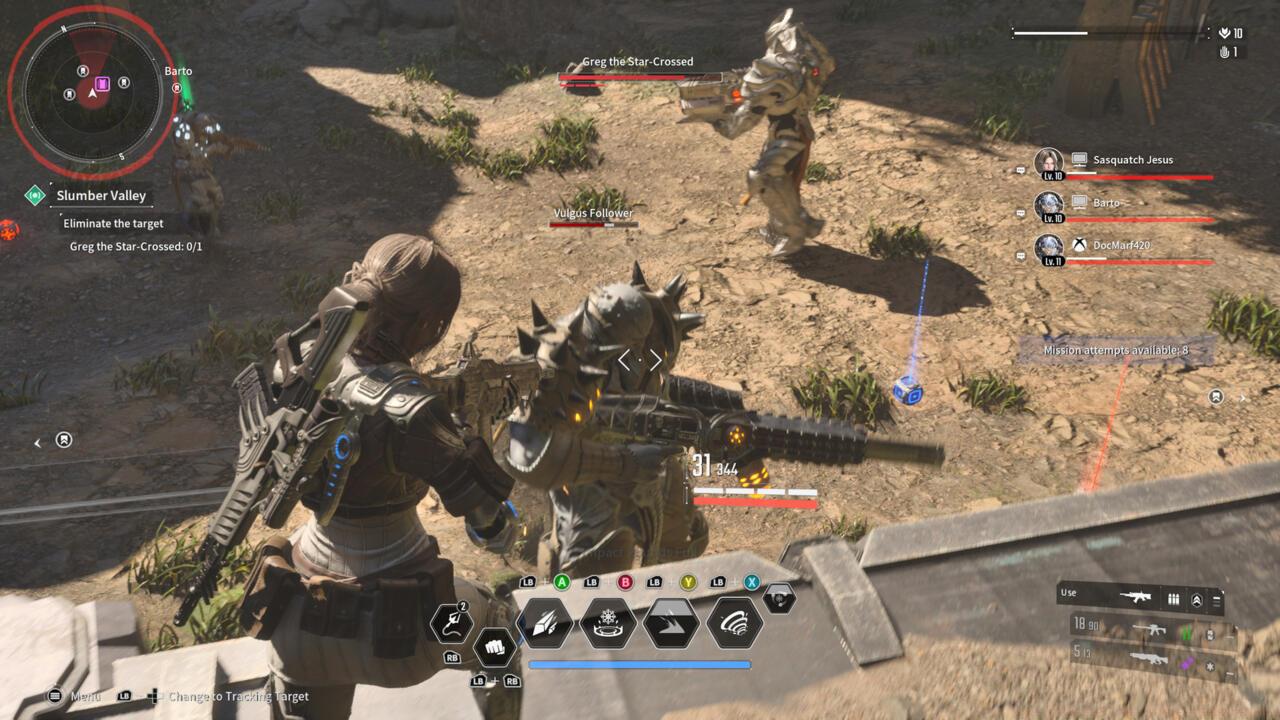Screen dimensions: 1280x720
Task: Expand the stacked chevron icon in the Use bar
Action: pos(1196,601)
